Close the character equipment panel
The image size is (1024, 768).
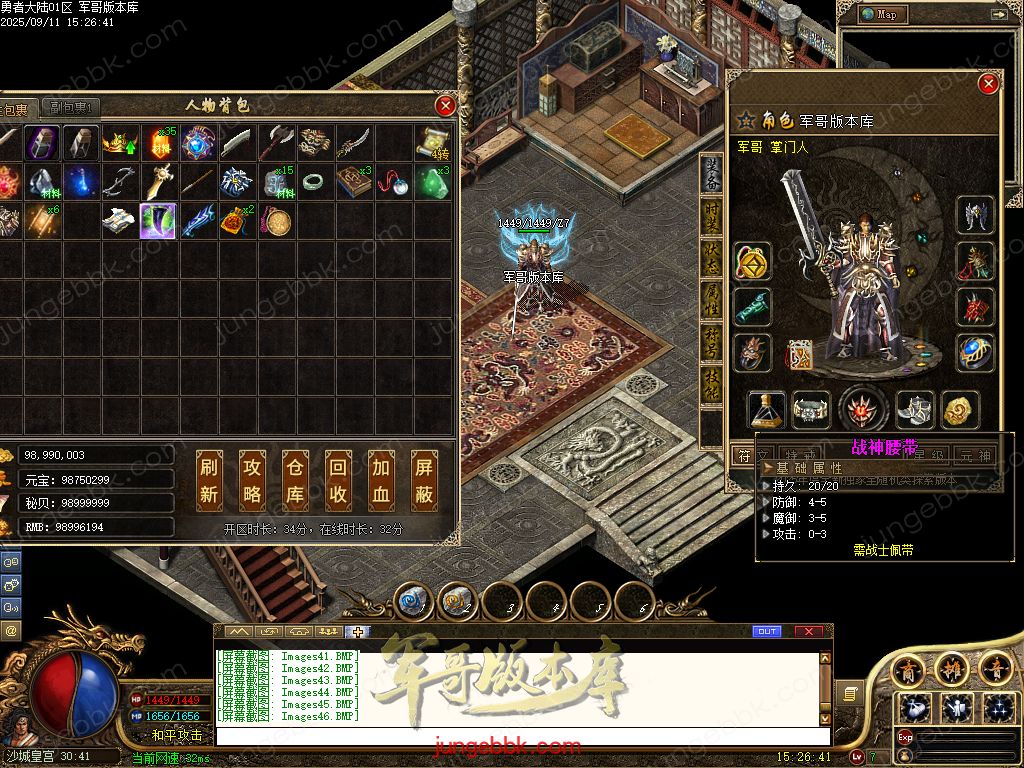(989, 84)
